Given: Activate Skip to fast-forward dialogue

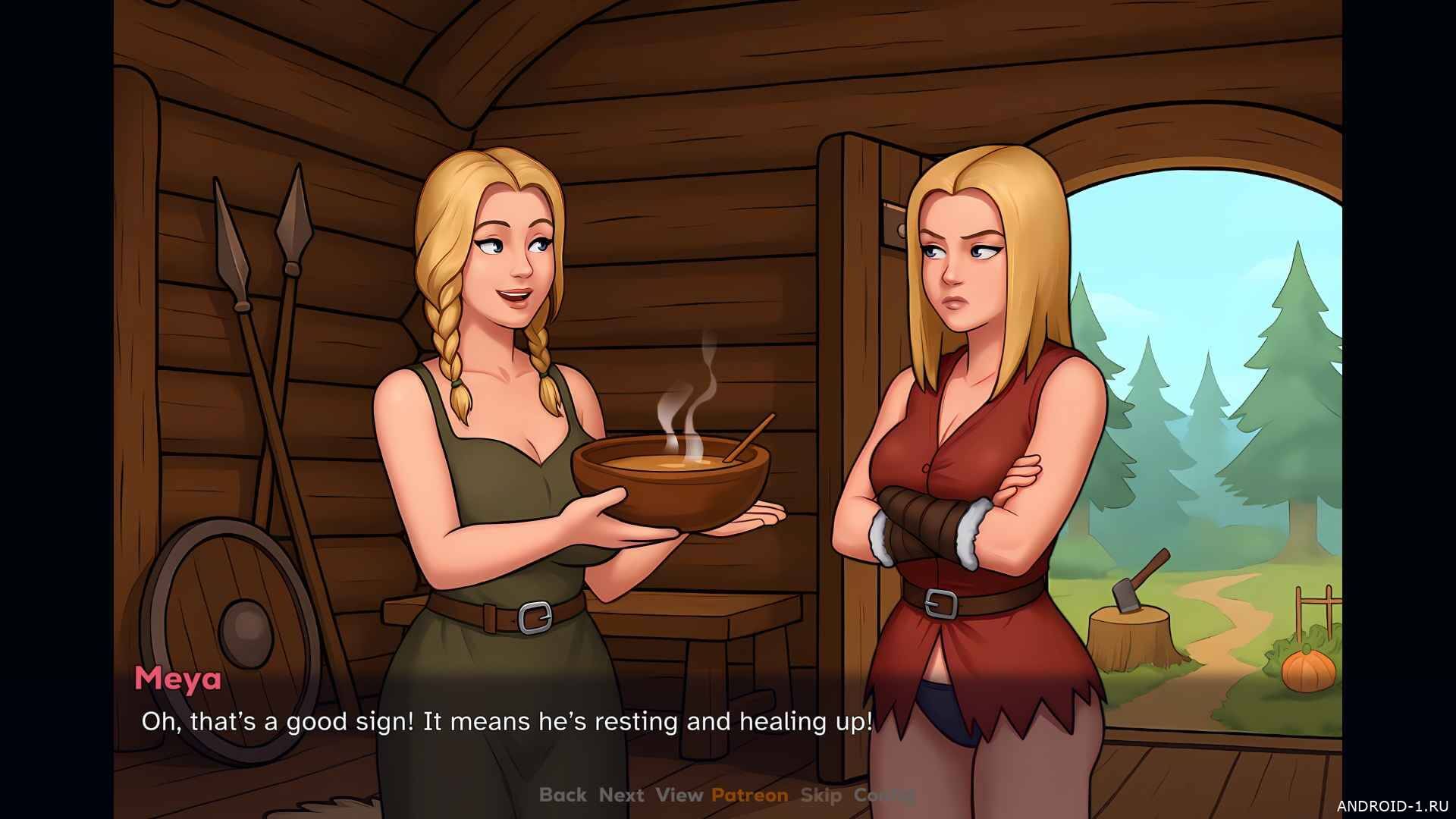Looking at the screenshot, I should (821, 795).
